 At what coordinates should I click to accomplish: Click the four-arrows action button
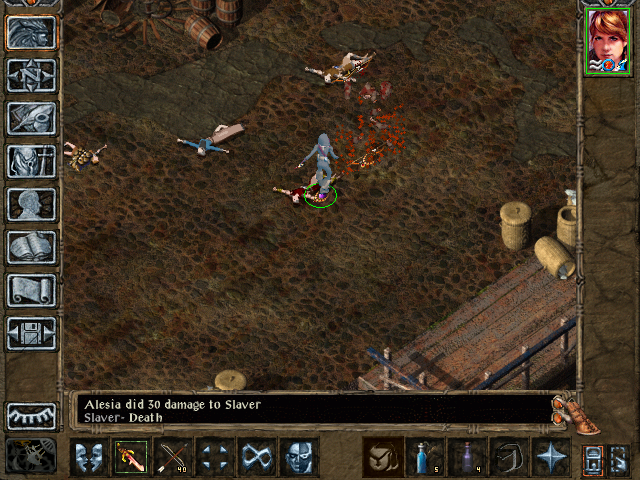click(x=217, y=457)
